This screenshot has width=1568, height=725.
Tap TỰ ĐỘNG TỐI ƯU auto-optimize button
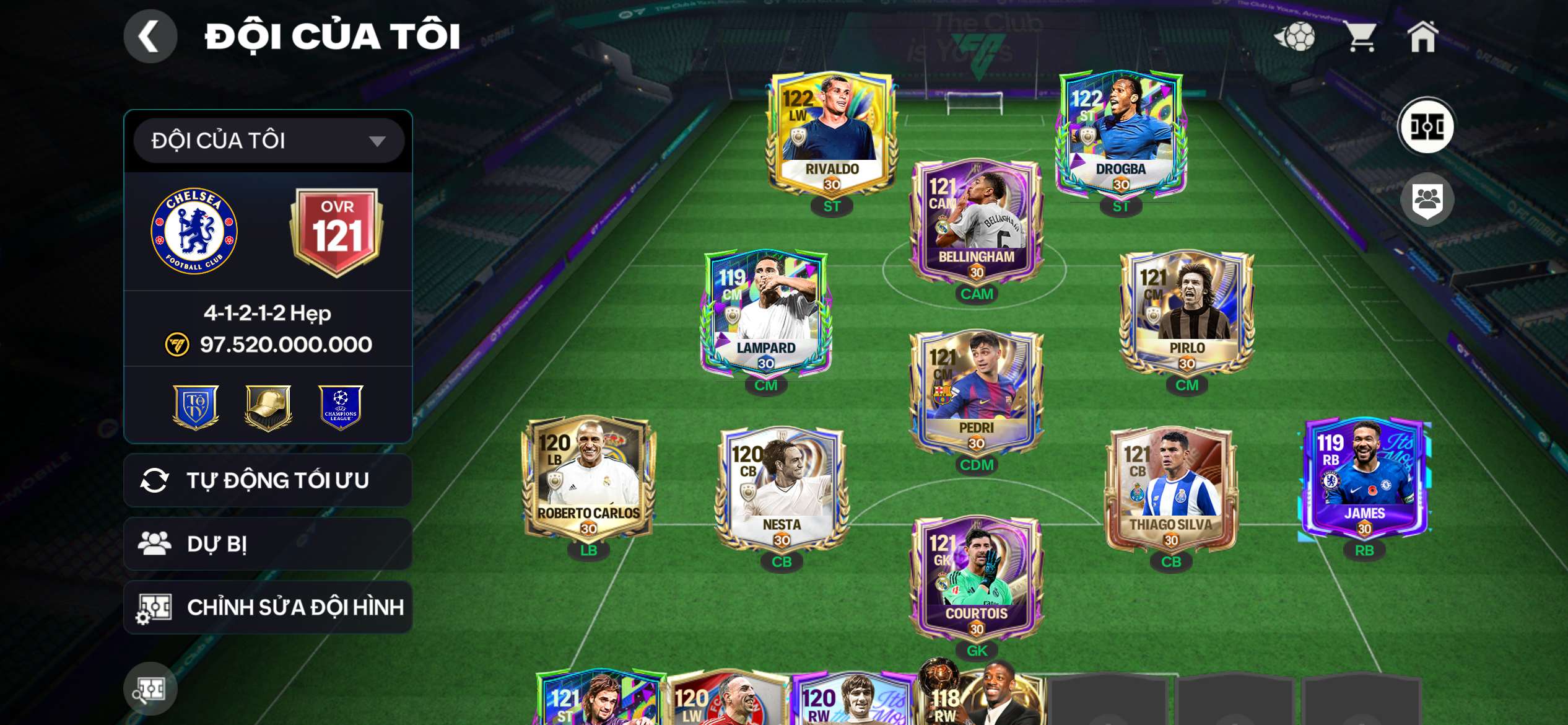pos(268,480)
